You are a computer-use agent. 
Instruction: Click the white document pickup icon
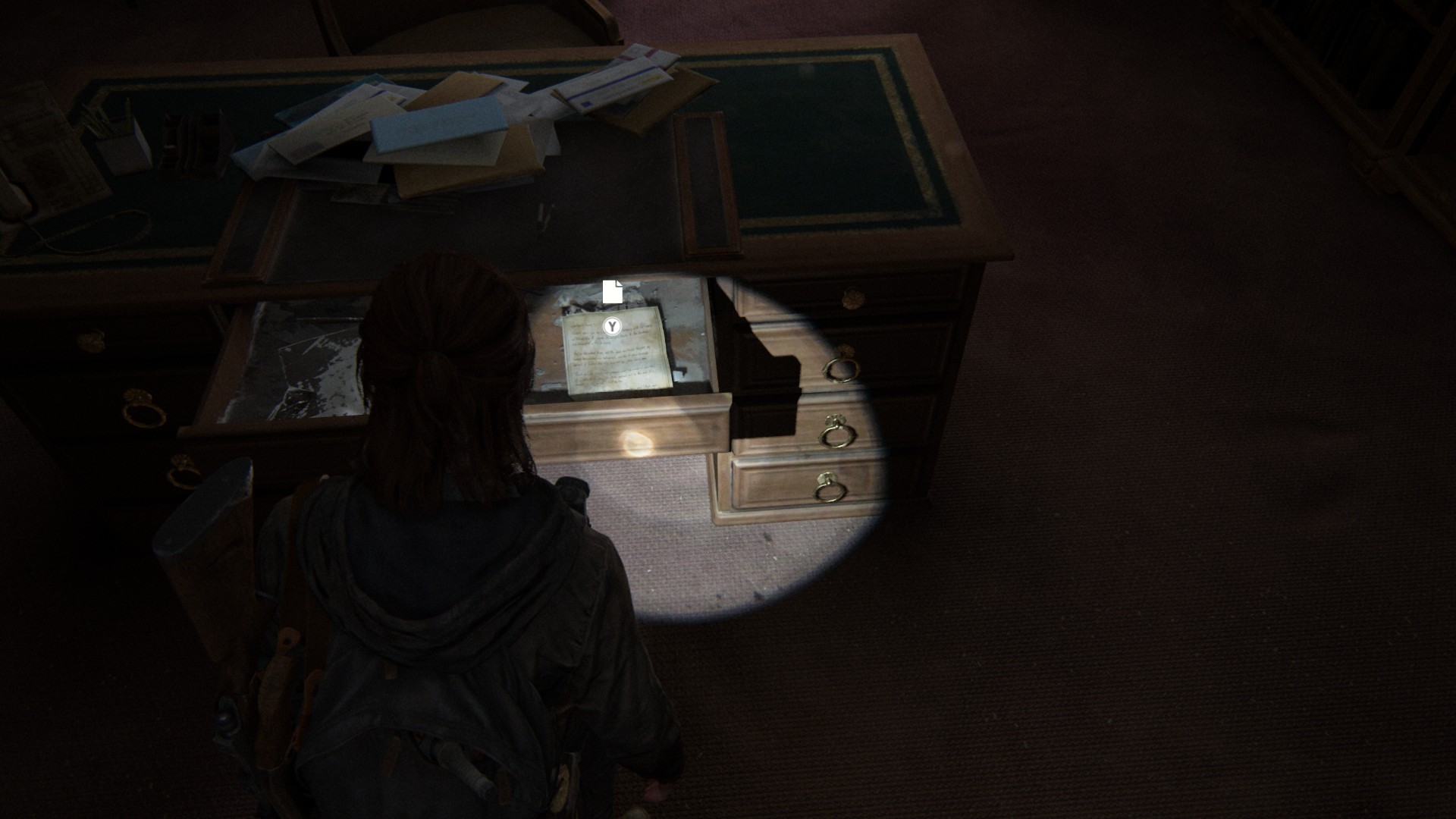coord(613,291)
